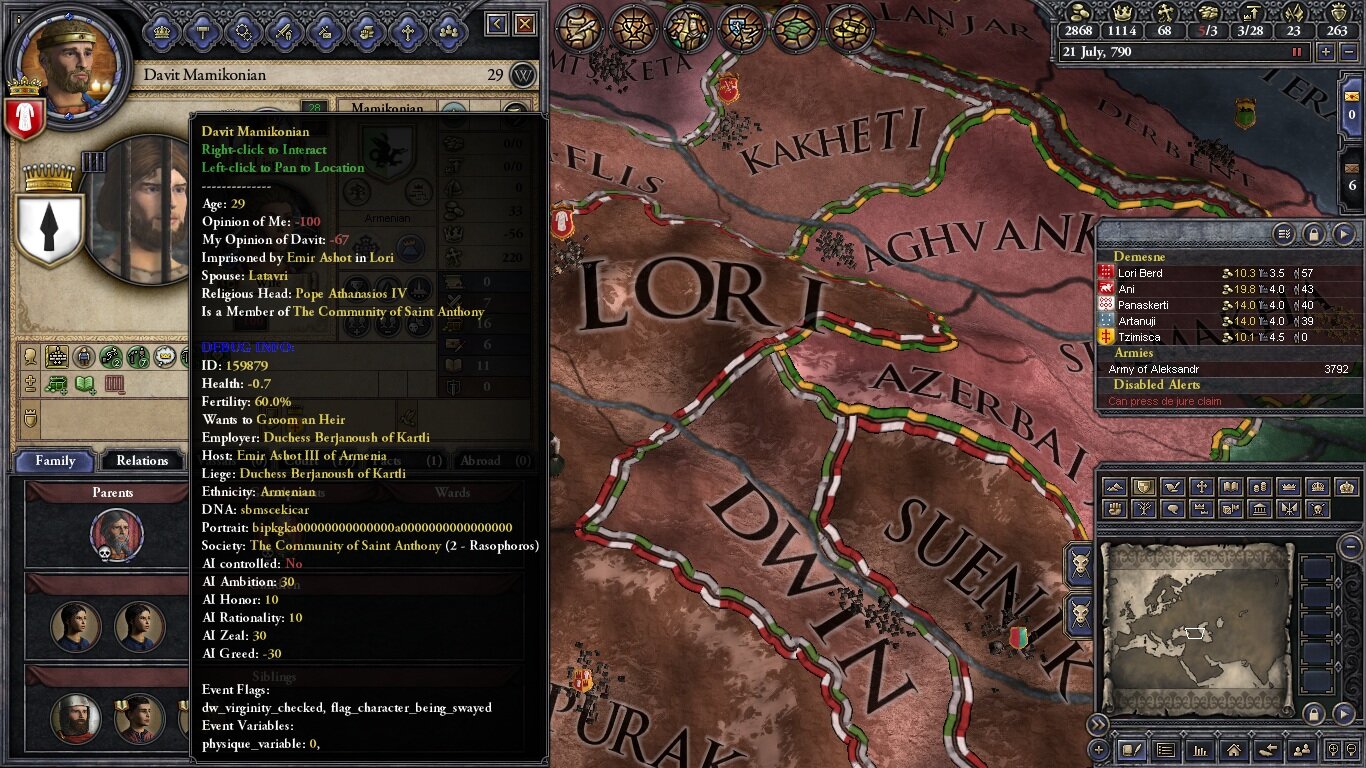Viewport: 1366px width, 768px height.
Task: Select the Family tab
Action: [55, 460]
